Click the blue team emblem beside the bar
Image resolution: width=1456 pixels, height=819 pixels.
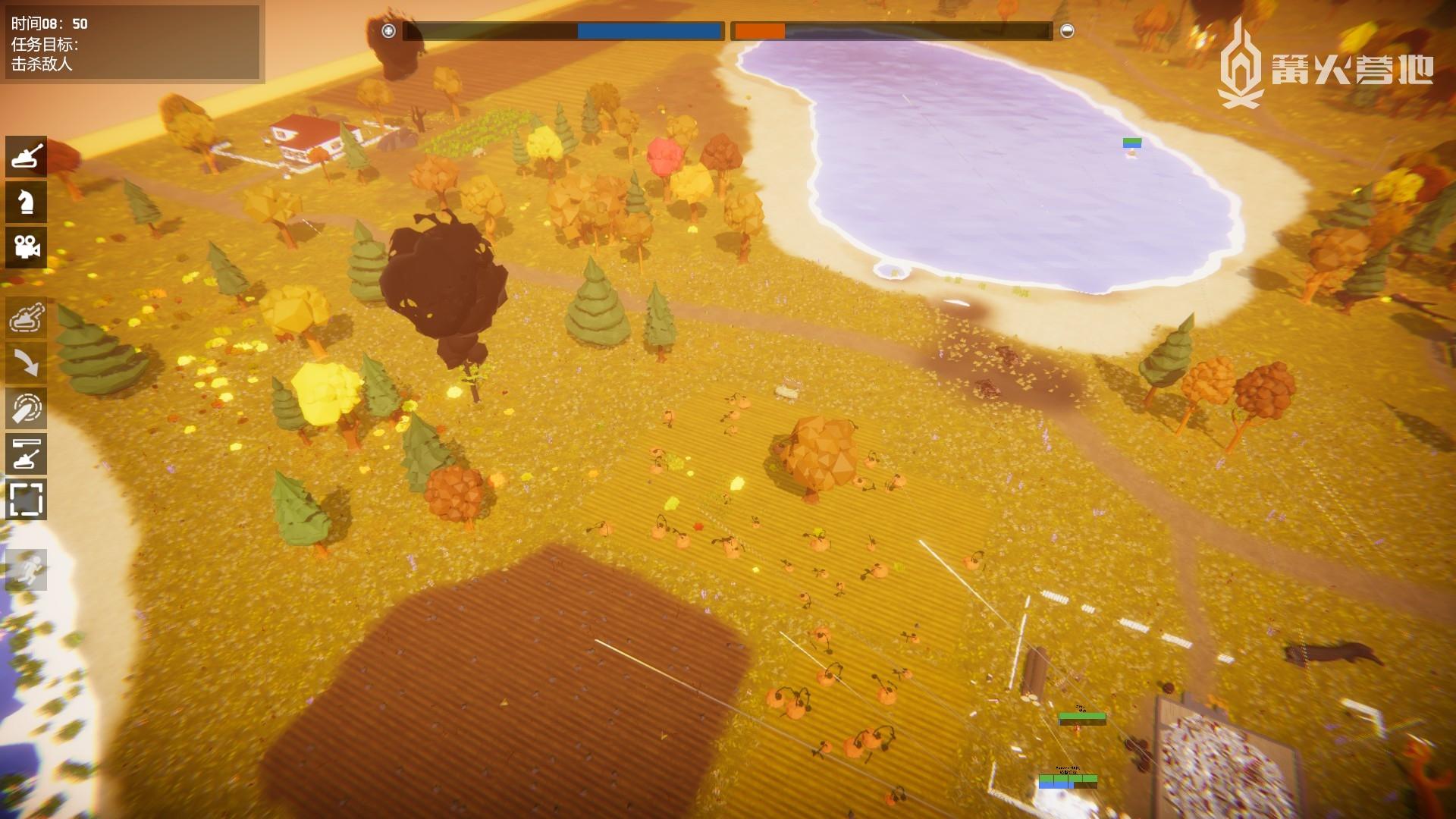point(389,31)
